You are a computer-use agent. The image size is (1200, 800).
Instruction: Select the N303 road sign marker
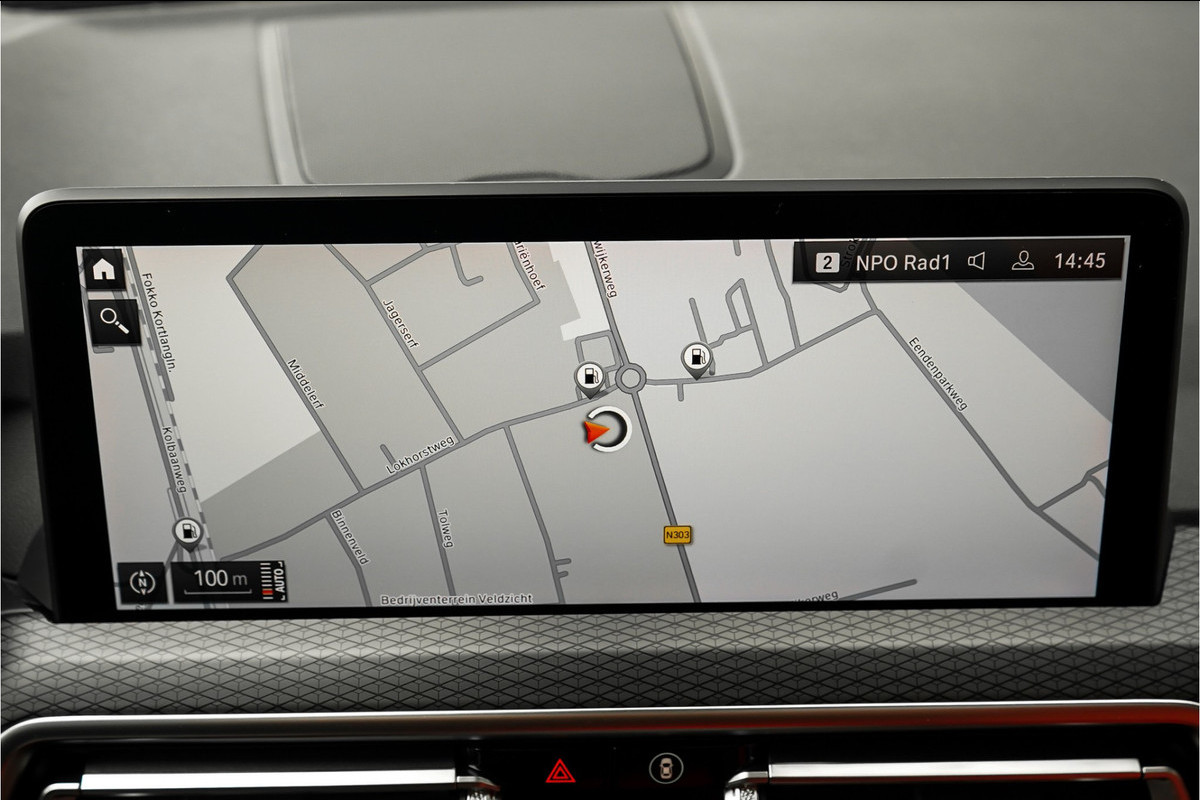(x=677, y=535)
